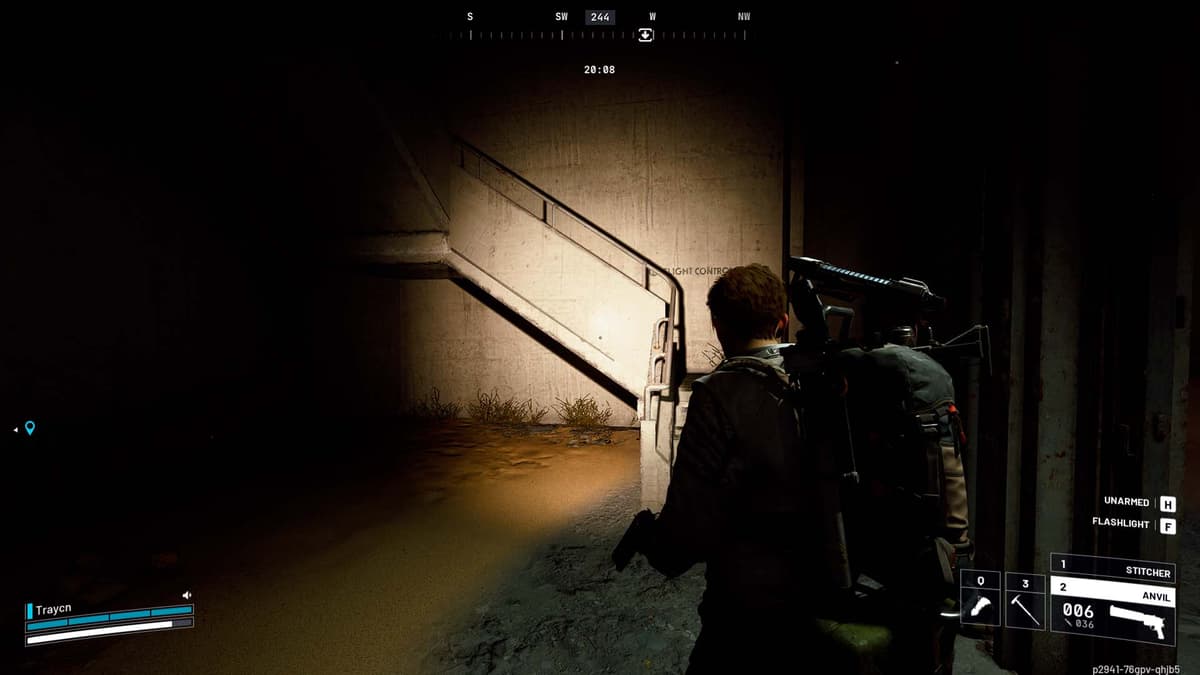Select the Stitcher weapon slot

click(x=1112, y=571)
